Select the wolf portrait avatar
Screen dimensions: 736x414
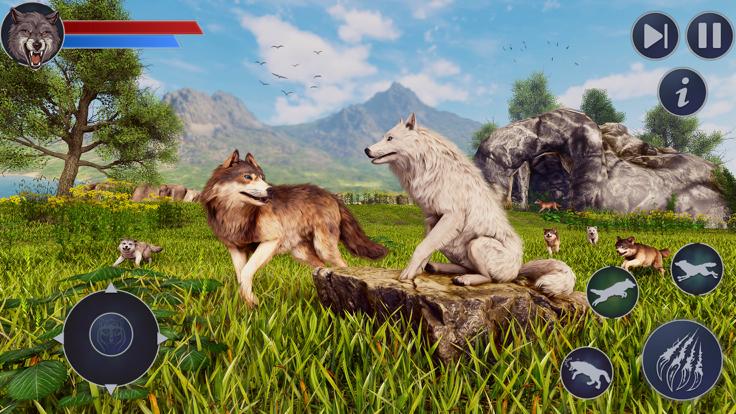[32, 35]
